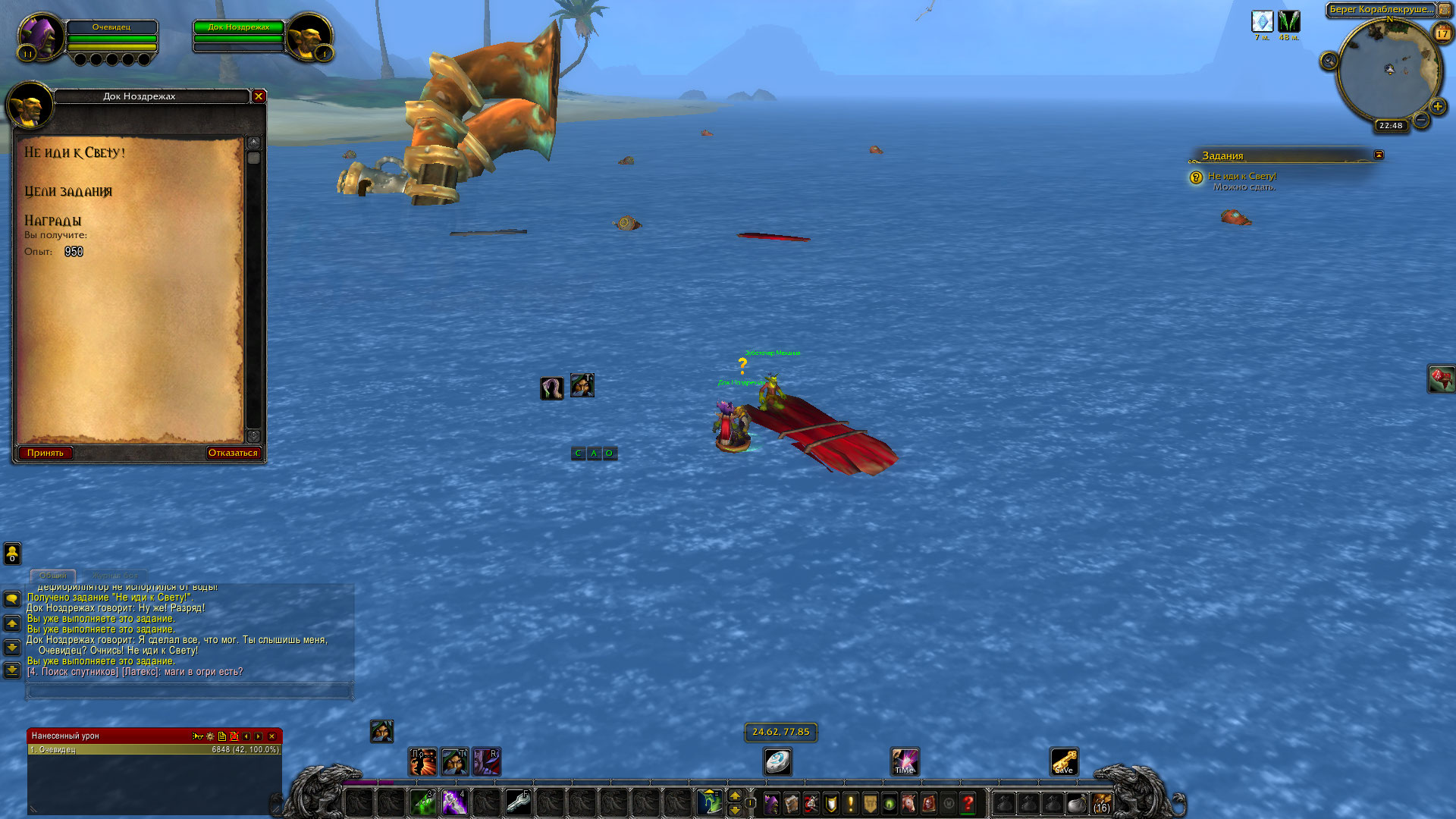Use the wrench ability on the action bar
Image resolution: width=1456 pixels, height=819 pixels.
click(519, 802)
